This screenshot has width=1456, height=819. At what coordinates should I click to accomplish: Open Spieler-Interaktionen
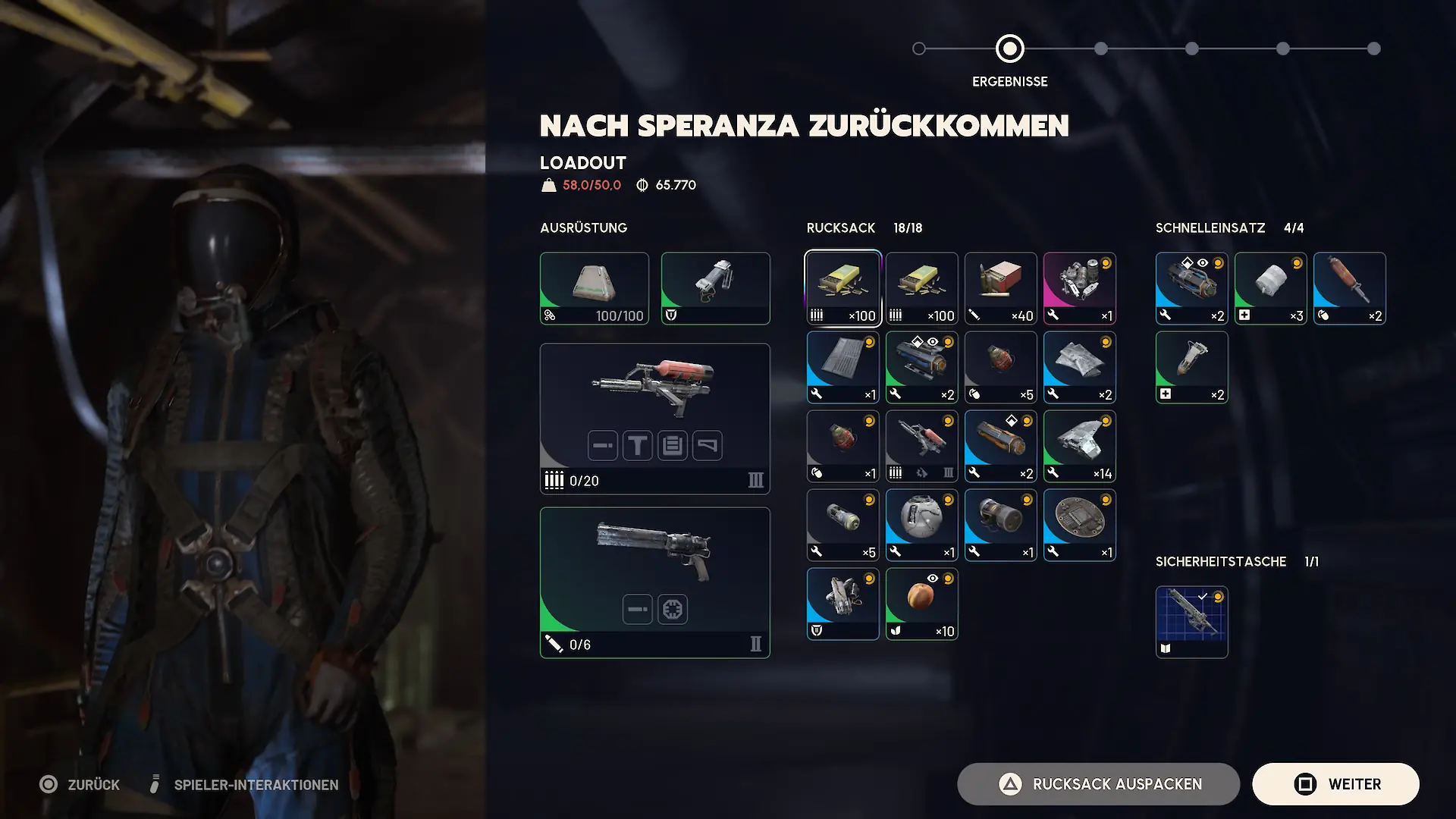tap(246, 784)
